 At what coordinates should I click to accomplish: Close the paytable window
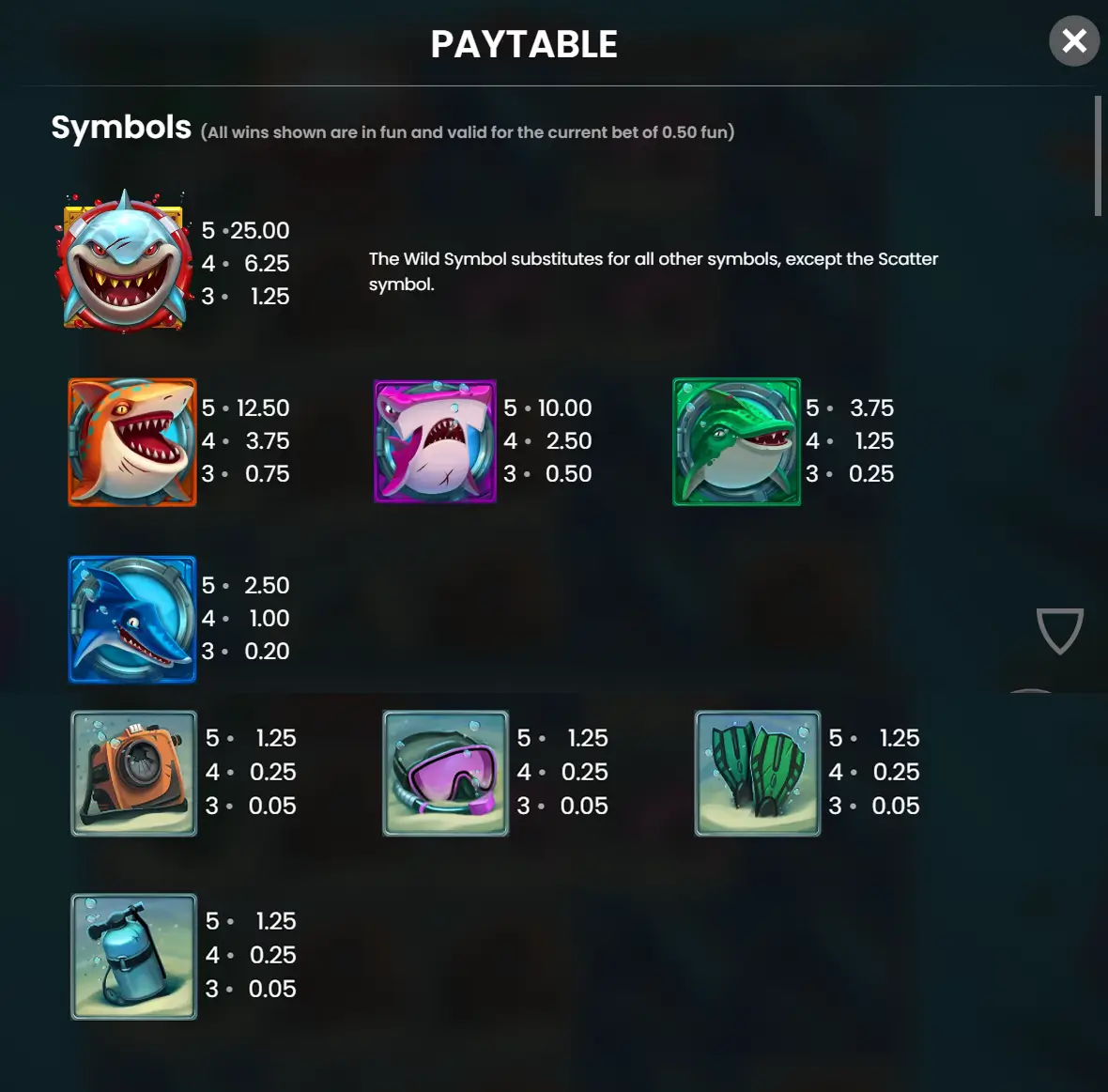pos(1073,41)
